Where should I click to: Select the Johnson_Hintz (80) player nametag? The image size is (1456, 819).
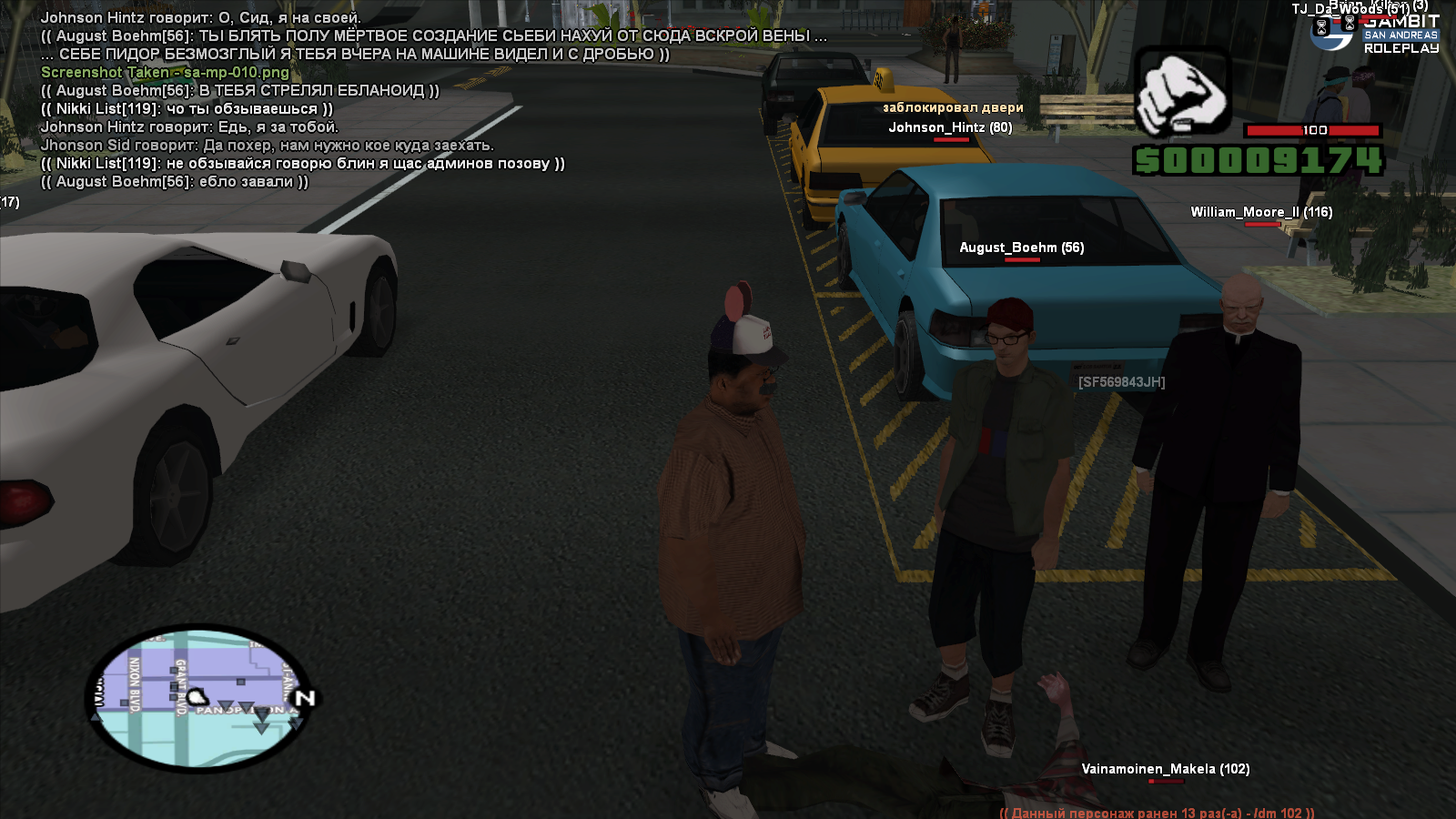pyautogui.click(x=950, y=127)
